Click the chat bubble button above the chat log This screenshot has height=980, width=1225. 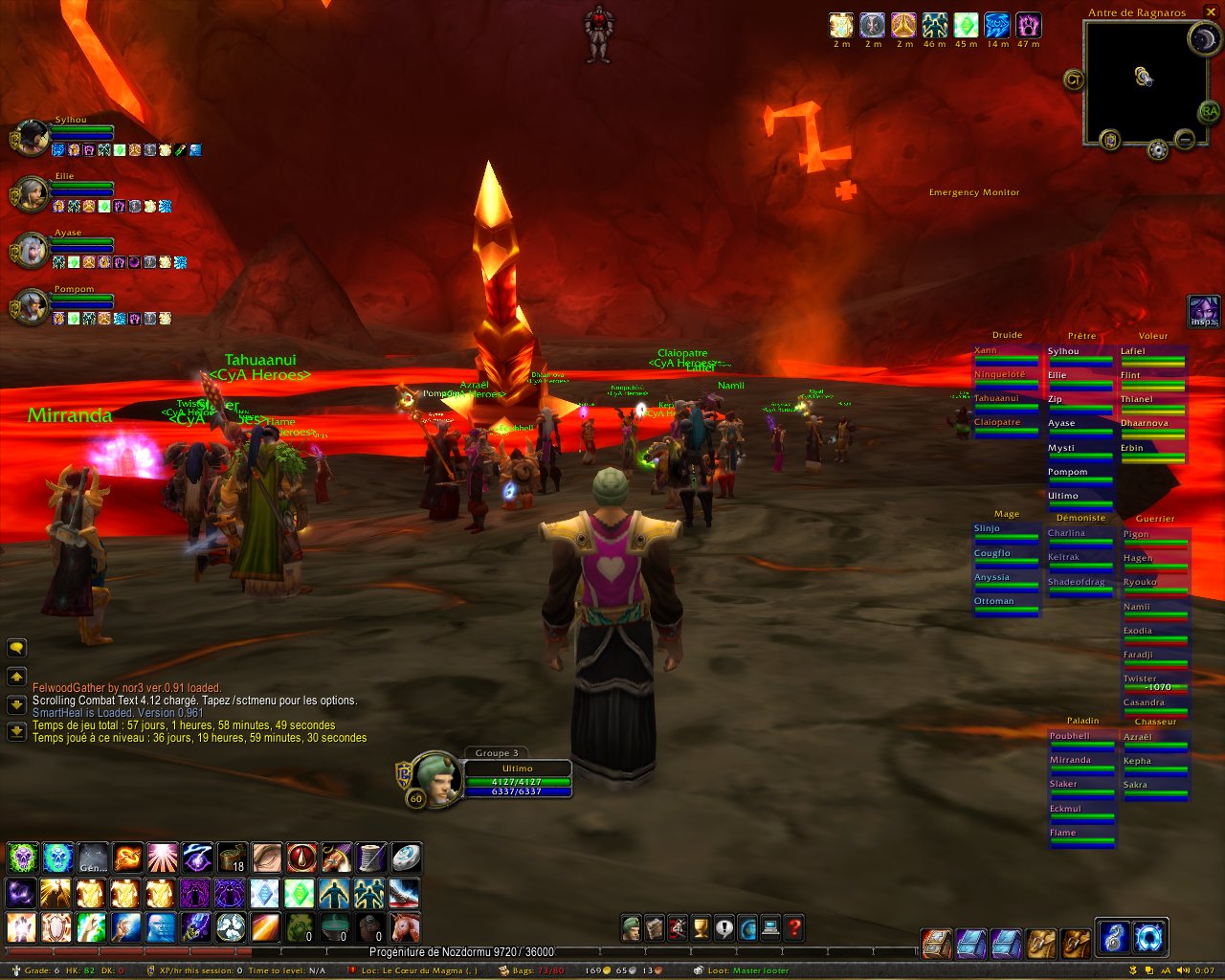coord(16,648)
